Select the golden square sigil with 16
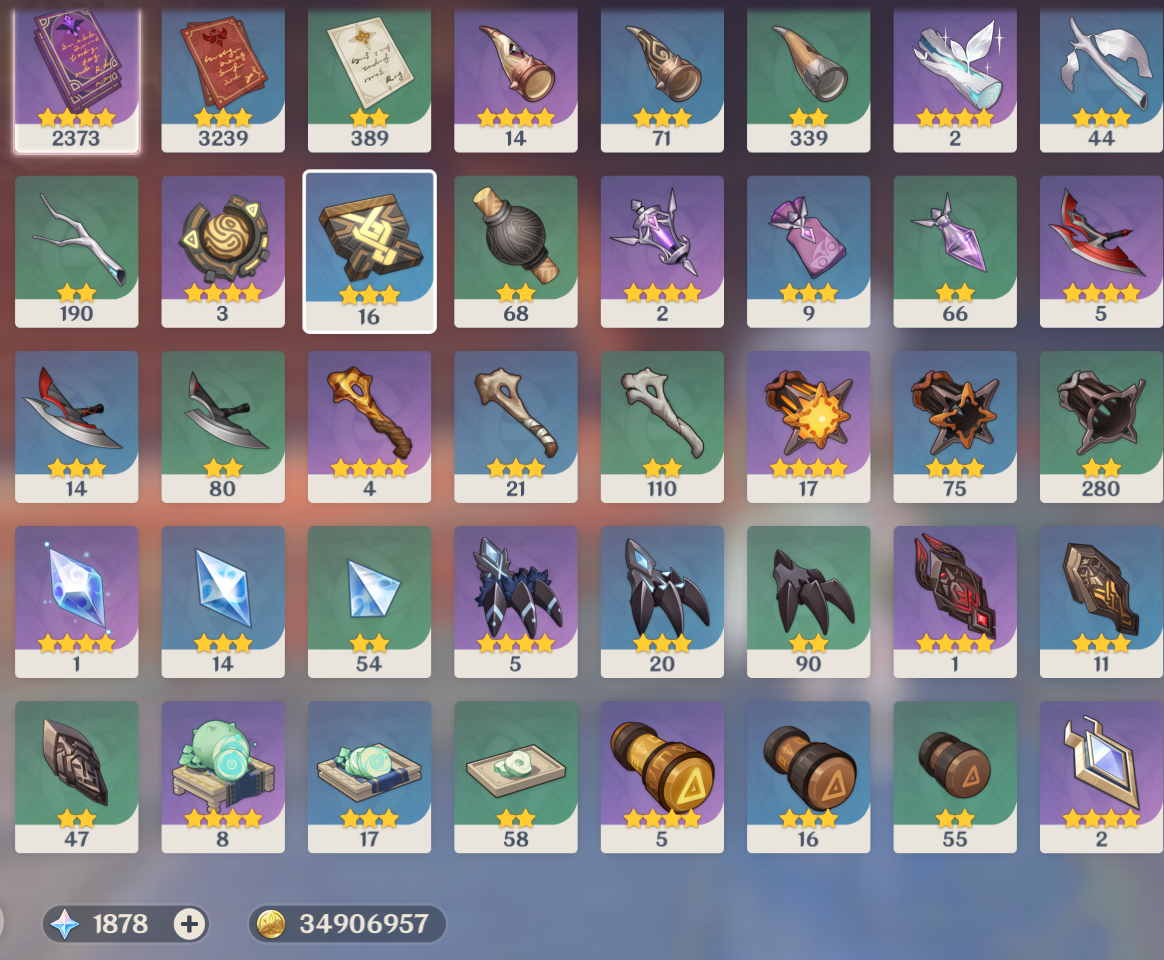Screen dimensions: 1164x960 [x=369, y=251]
